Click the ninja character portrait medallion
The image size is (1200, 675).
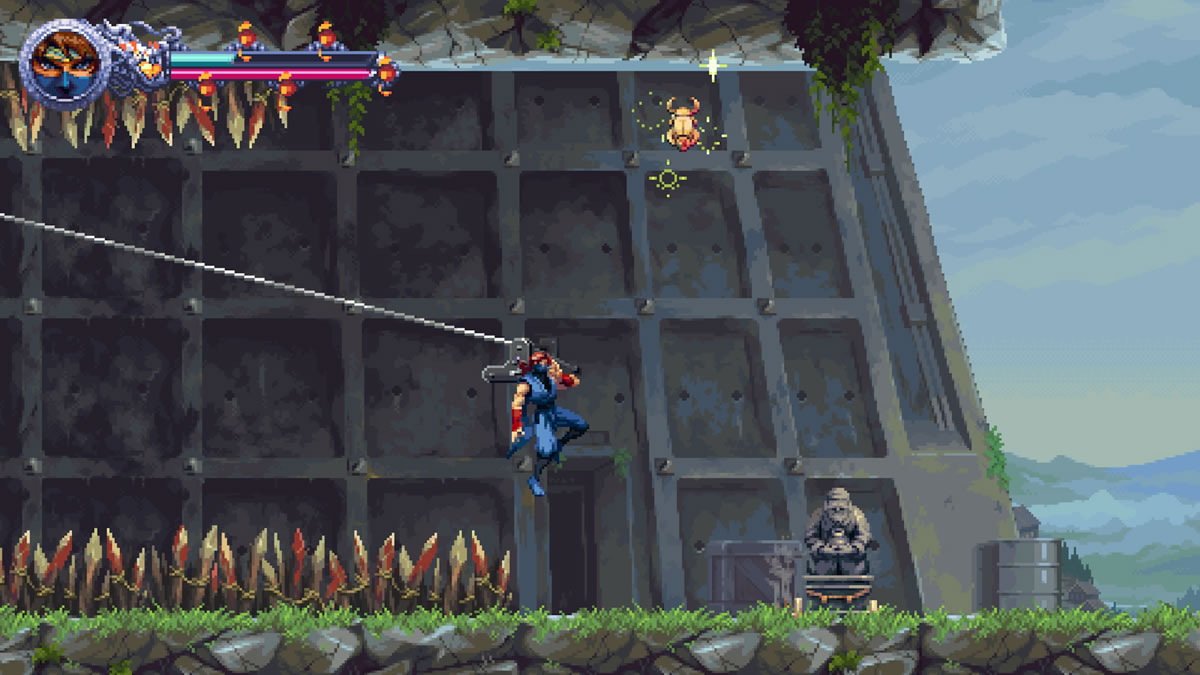60,62
